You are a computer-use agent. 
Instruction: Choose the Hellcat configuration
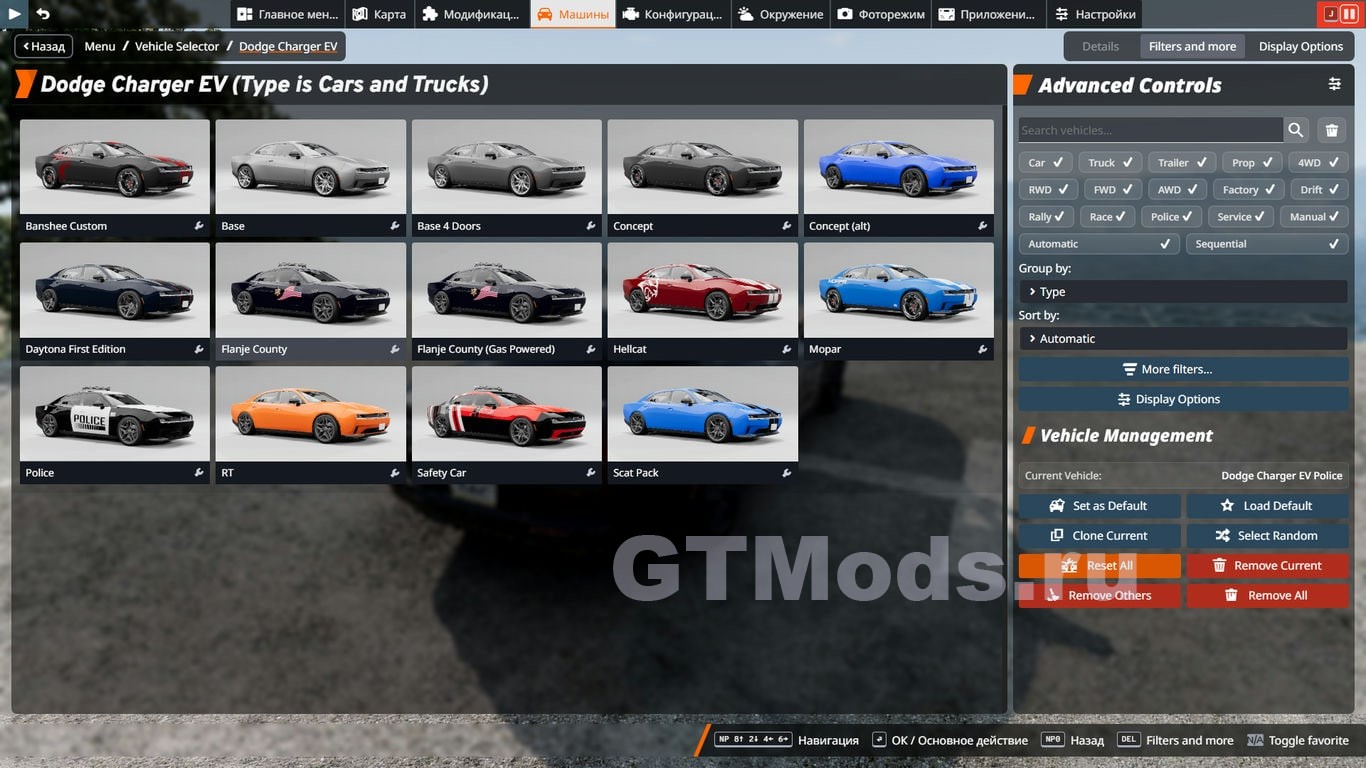(x=702, y=291)
